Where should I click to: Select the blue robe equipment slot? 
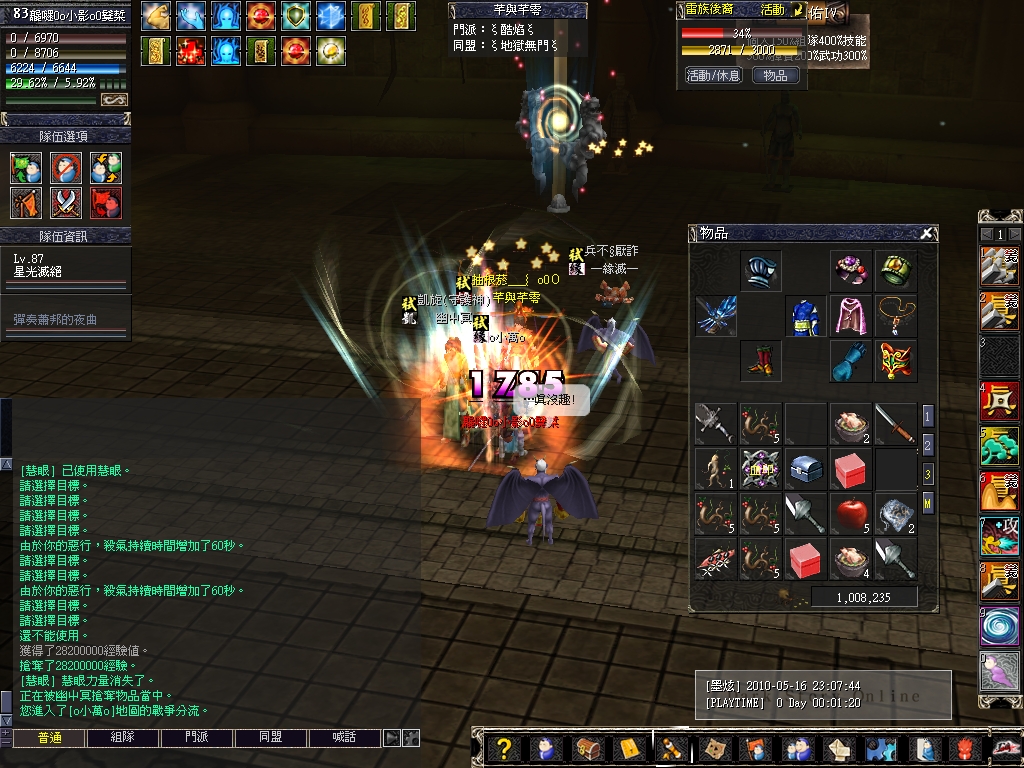[x=805, y=316]
